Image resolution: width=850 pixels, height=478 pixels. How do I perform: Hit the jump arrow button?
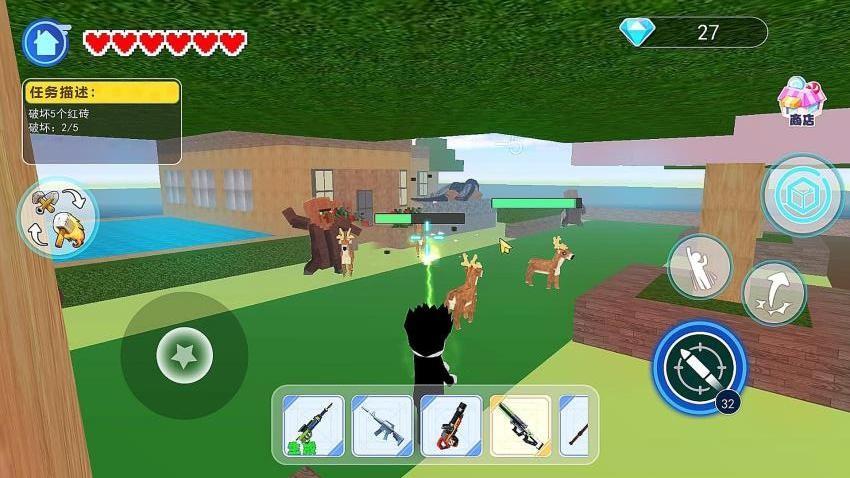(x=773, y=292)
